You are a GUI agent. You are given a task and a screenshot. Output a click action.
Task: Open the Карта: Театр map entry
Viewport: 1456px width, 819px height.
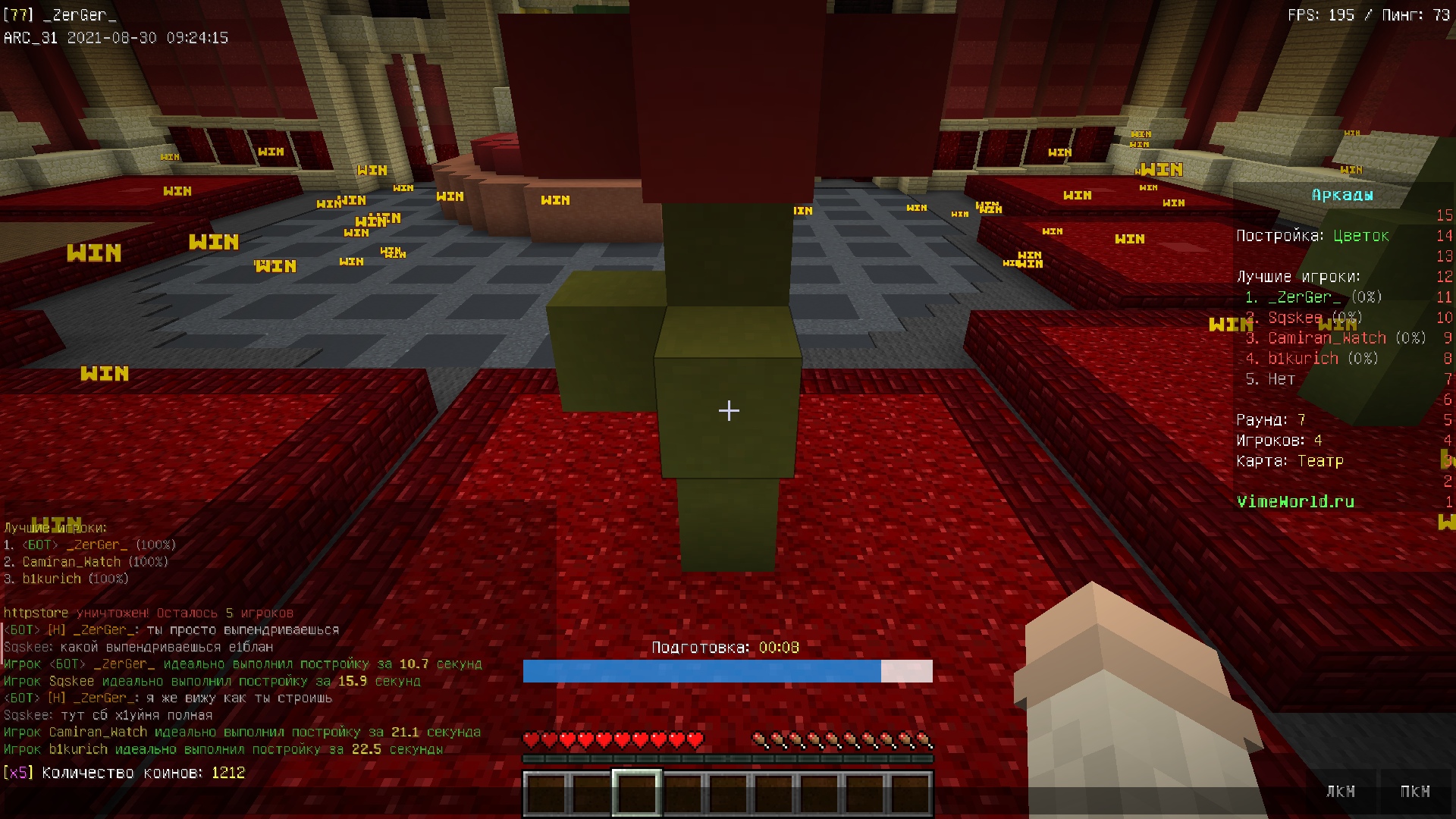click(1291, 460)
